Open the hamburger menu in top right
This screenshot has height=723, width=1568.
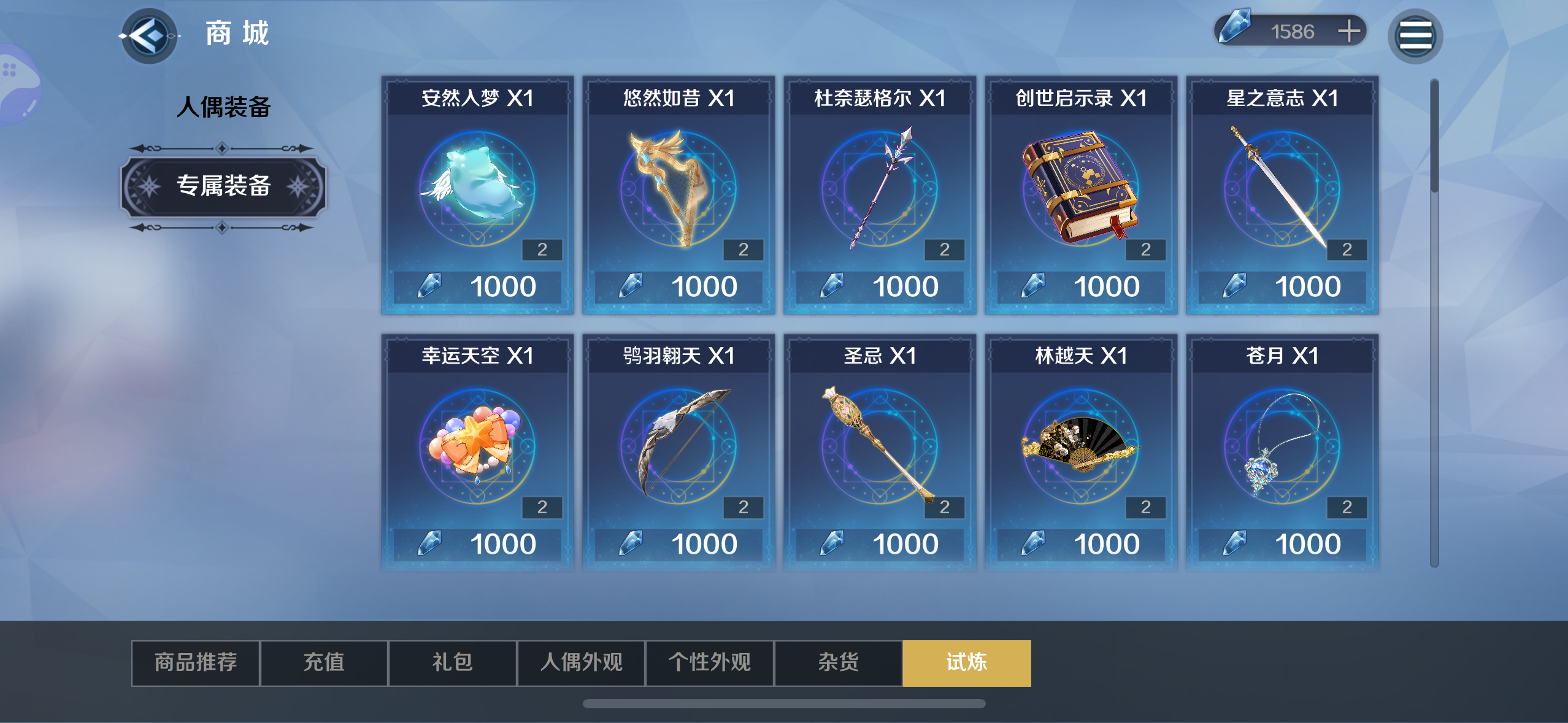coord(1417,35)
